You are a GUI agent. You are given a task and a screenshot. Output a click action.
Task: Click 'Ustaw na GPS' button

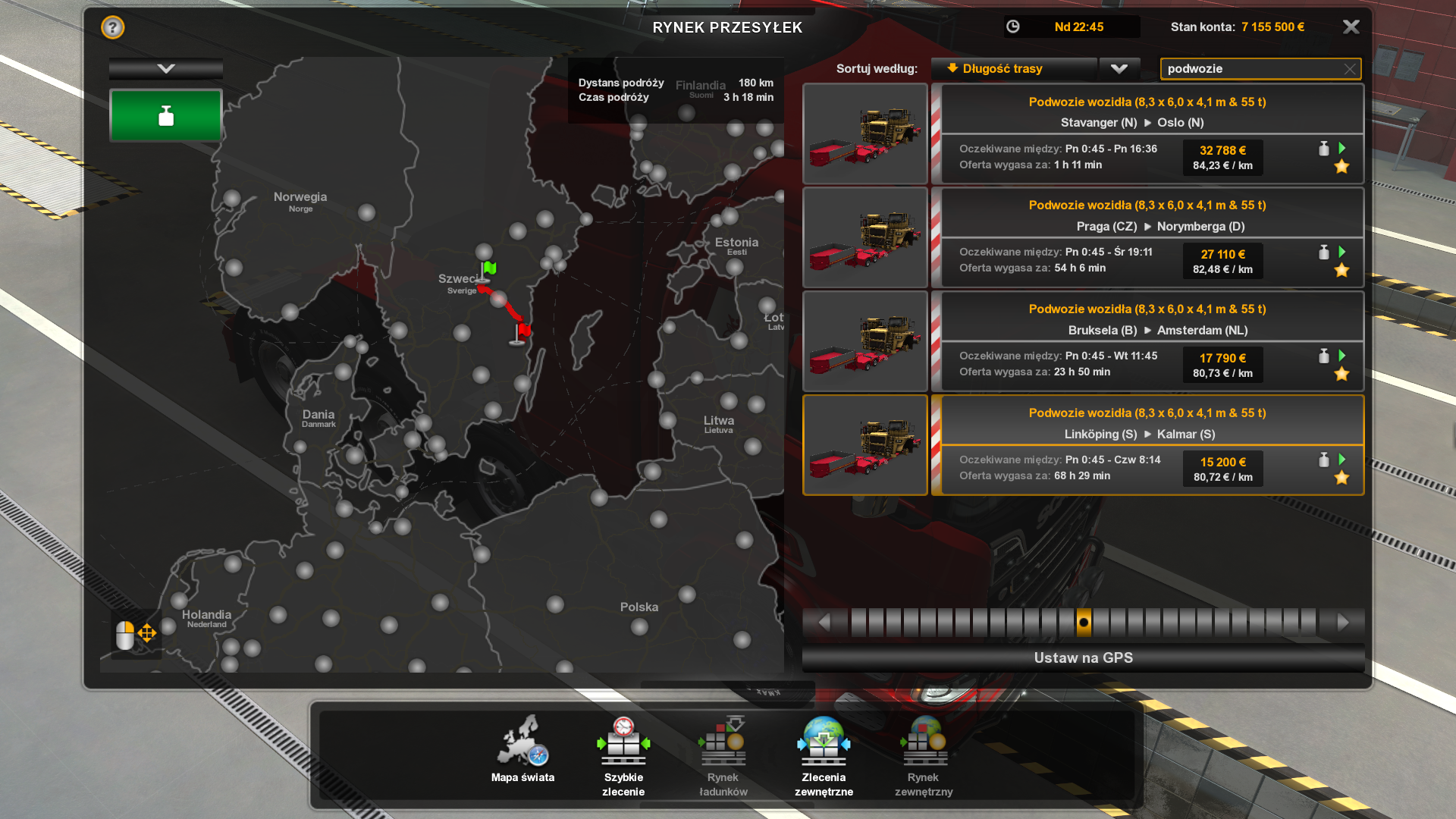1083,658
